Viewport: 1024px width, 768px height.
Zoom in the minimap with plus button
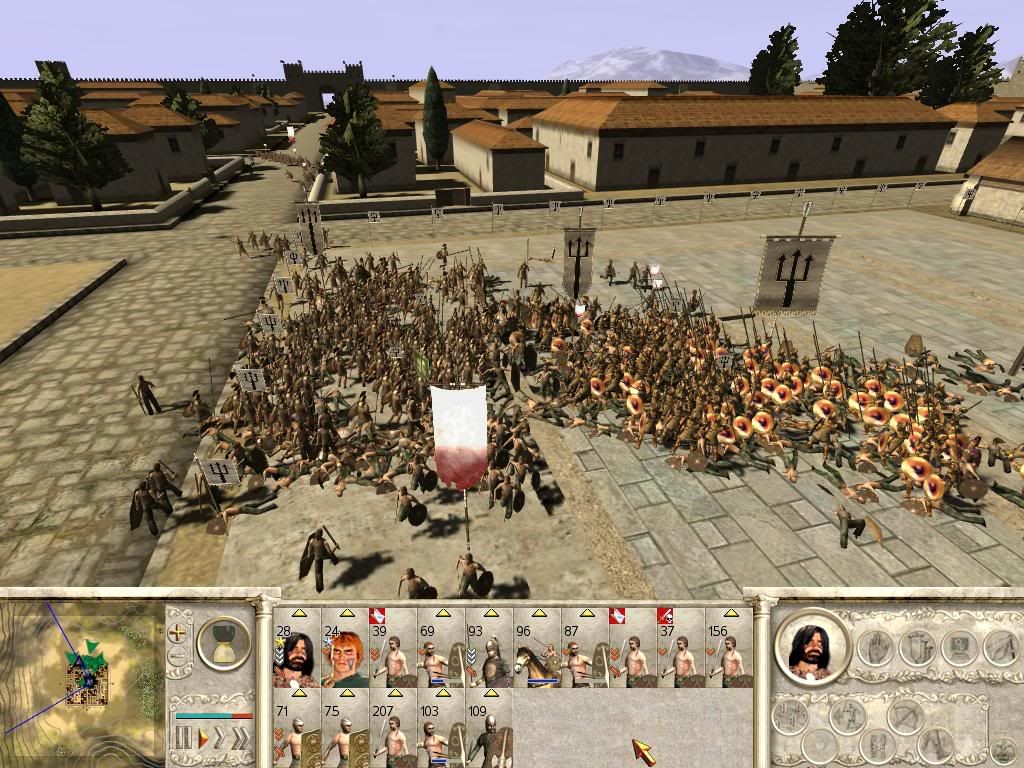point(178,633)
